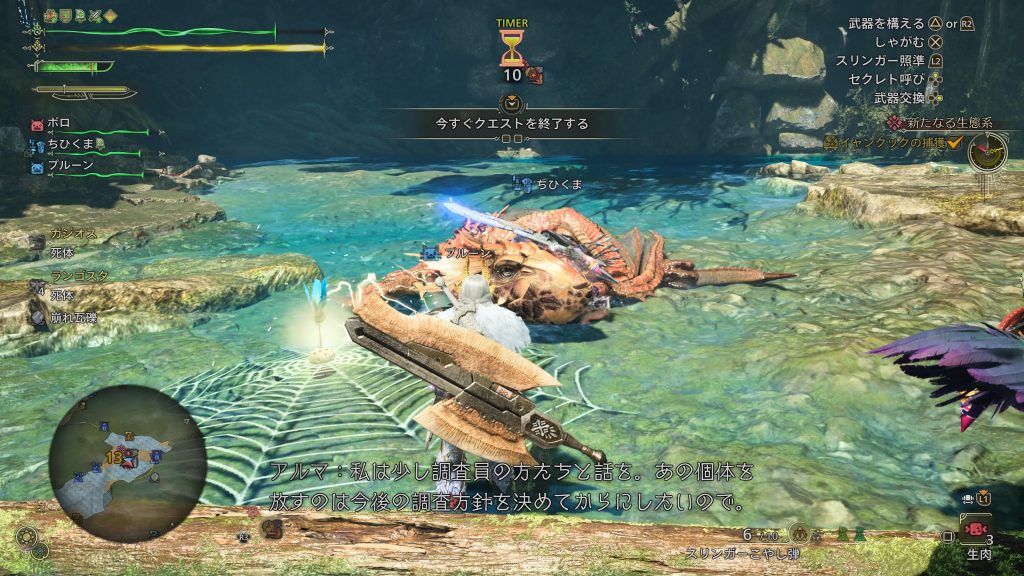Click the hourglass timer icon
Image resolution: width=1024 pixels, height=576 pixels.
coord(511,47)
